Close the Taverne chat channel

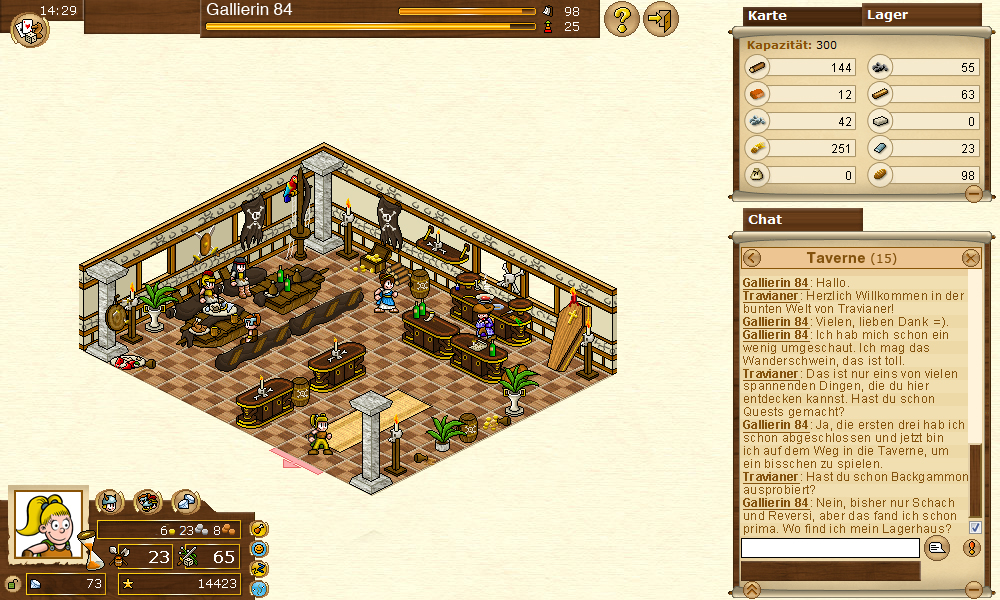tap(971, 258)
